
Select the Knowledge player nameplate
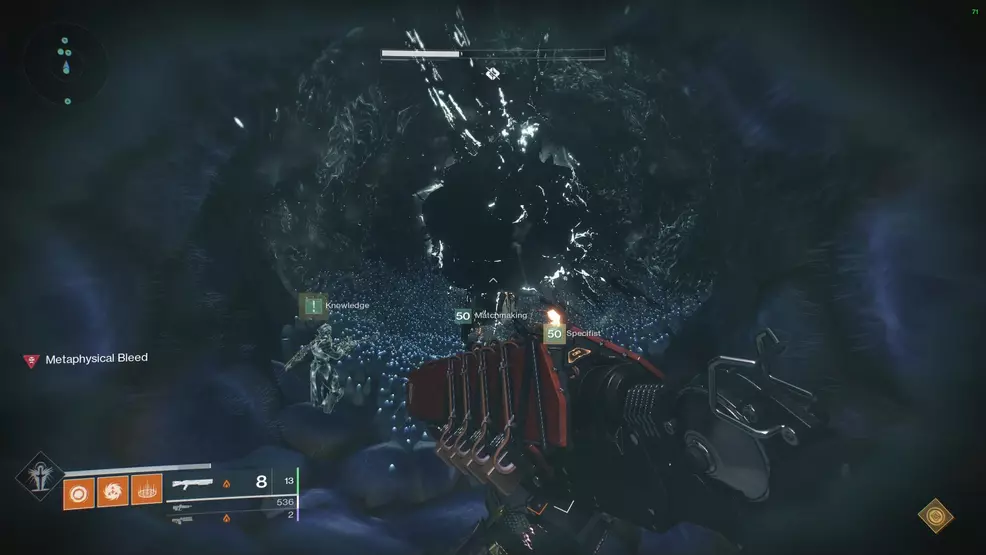pyautogui.click(x=336, y=305)
